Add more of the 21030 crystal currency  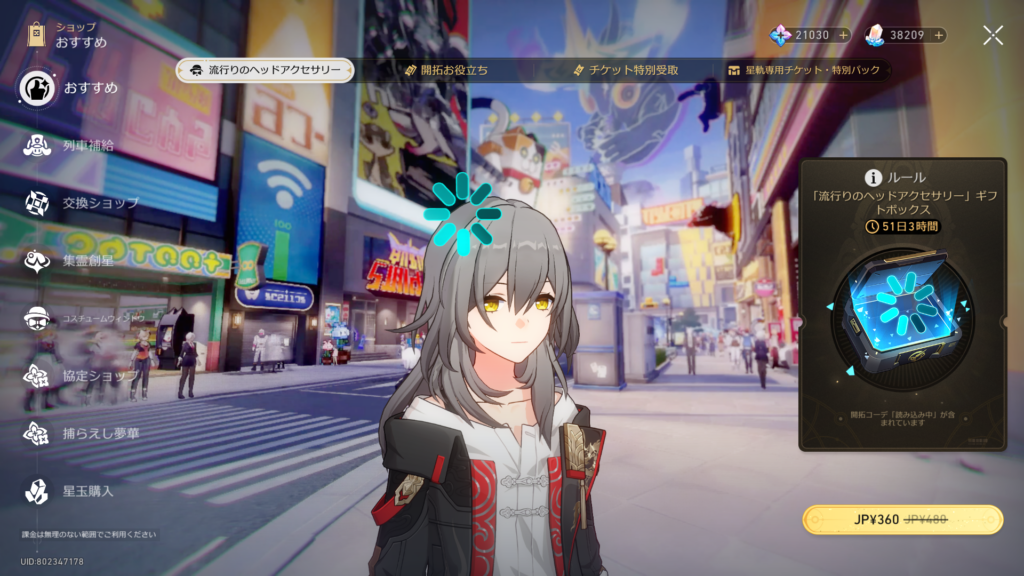[843, 35]
